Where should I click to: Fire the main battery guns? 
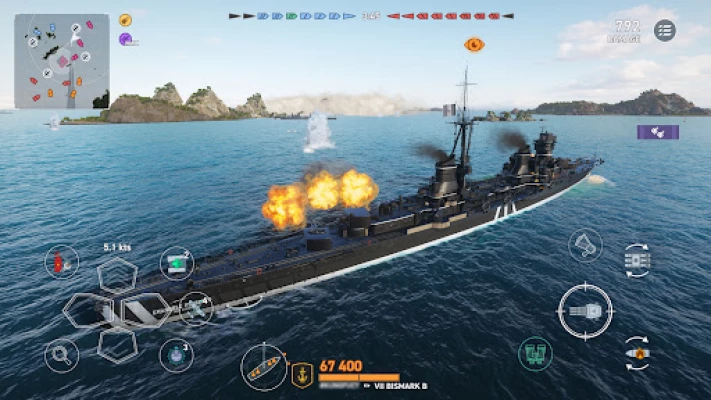click(x=585, y=311)
